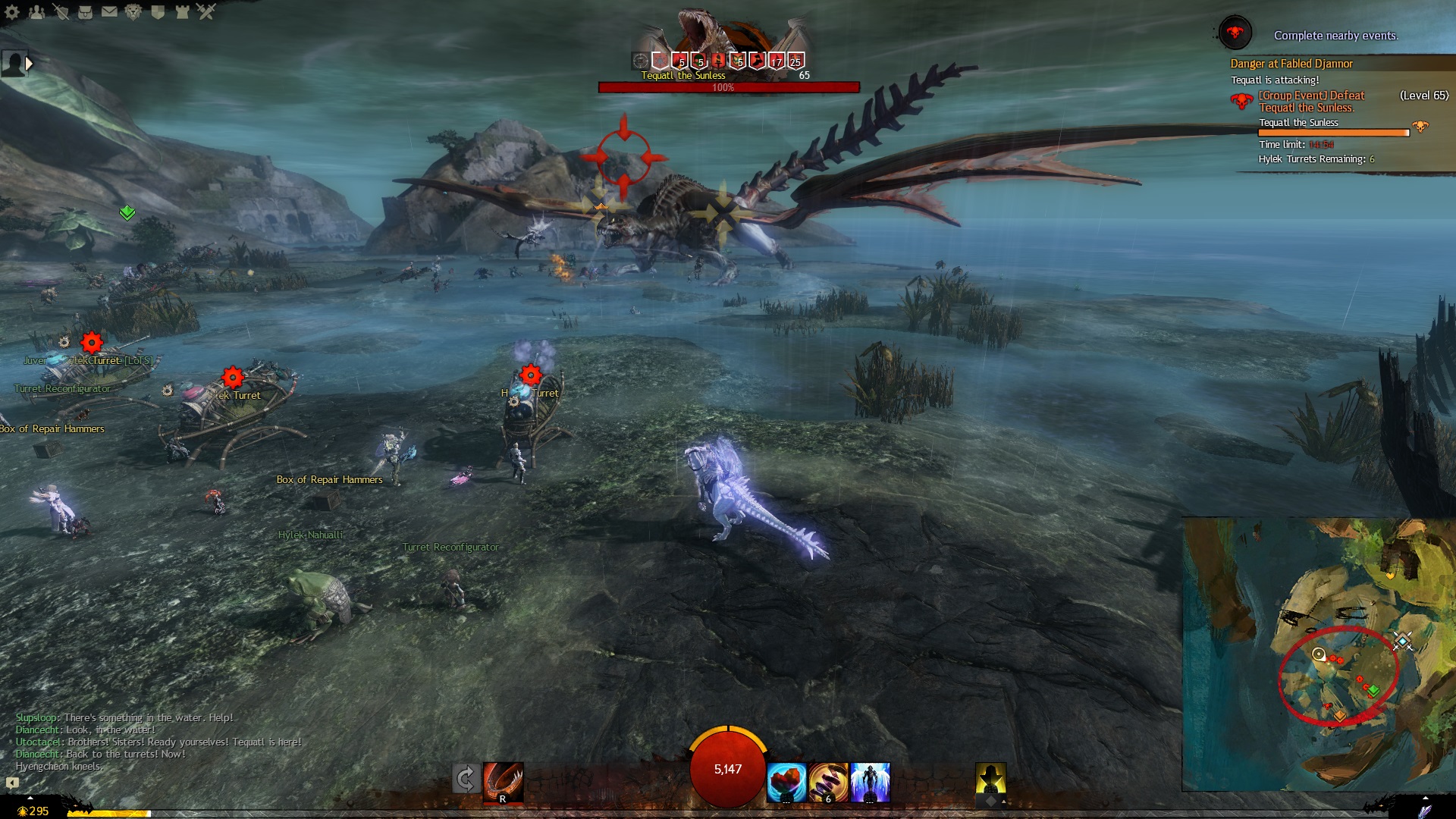The image size is (1456, 819).
Task: Open the guild shield icon
Action: click(158, 11)
